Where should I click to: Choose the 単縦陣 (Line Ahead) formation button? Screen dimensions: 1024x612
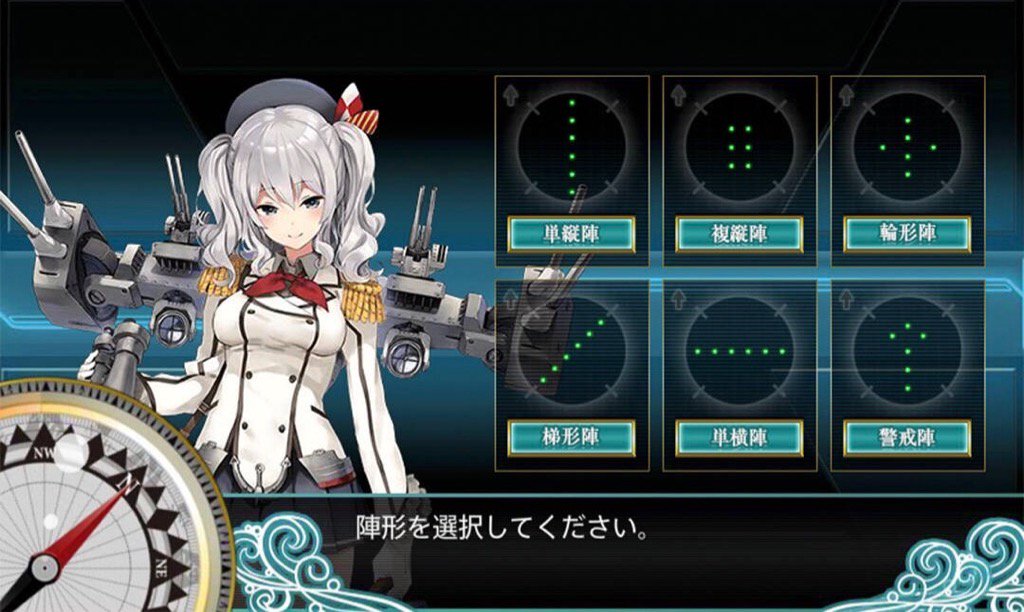click(x=571, y=234)
